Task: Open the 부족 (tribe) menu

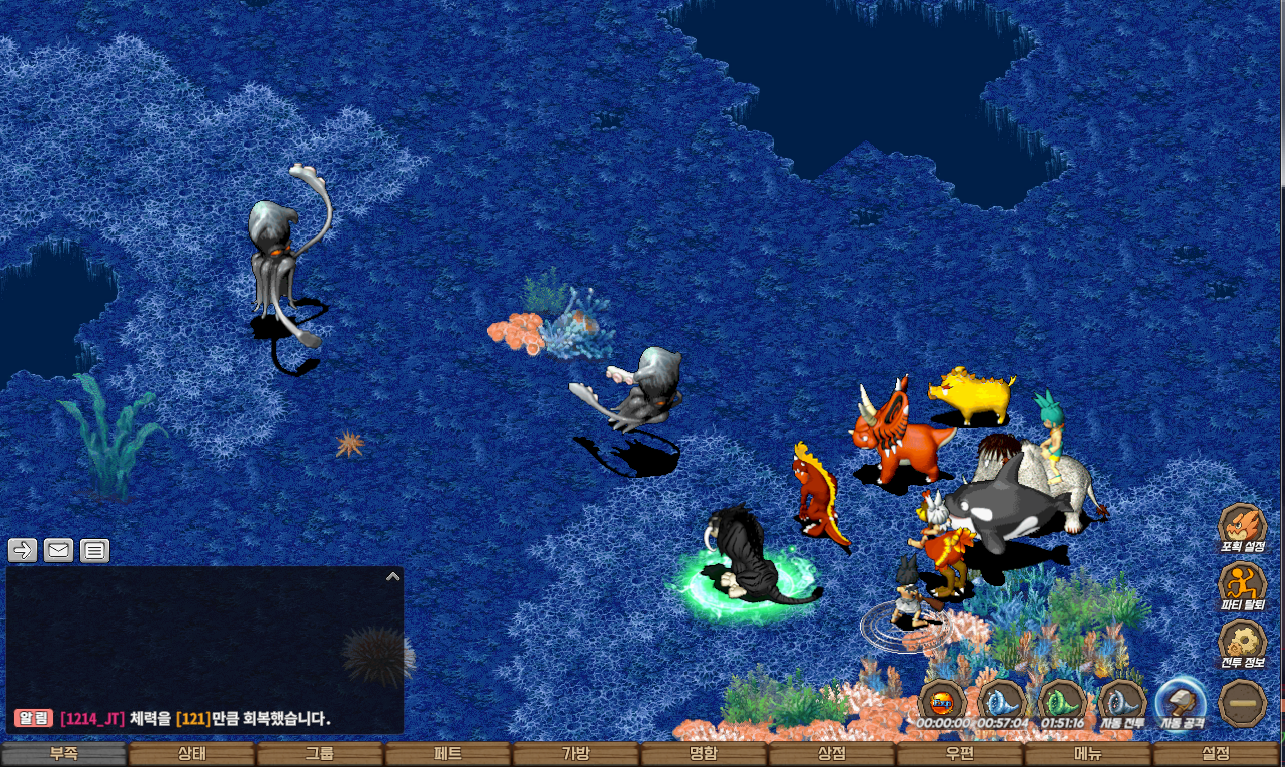Action: 64,755
